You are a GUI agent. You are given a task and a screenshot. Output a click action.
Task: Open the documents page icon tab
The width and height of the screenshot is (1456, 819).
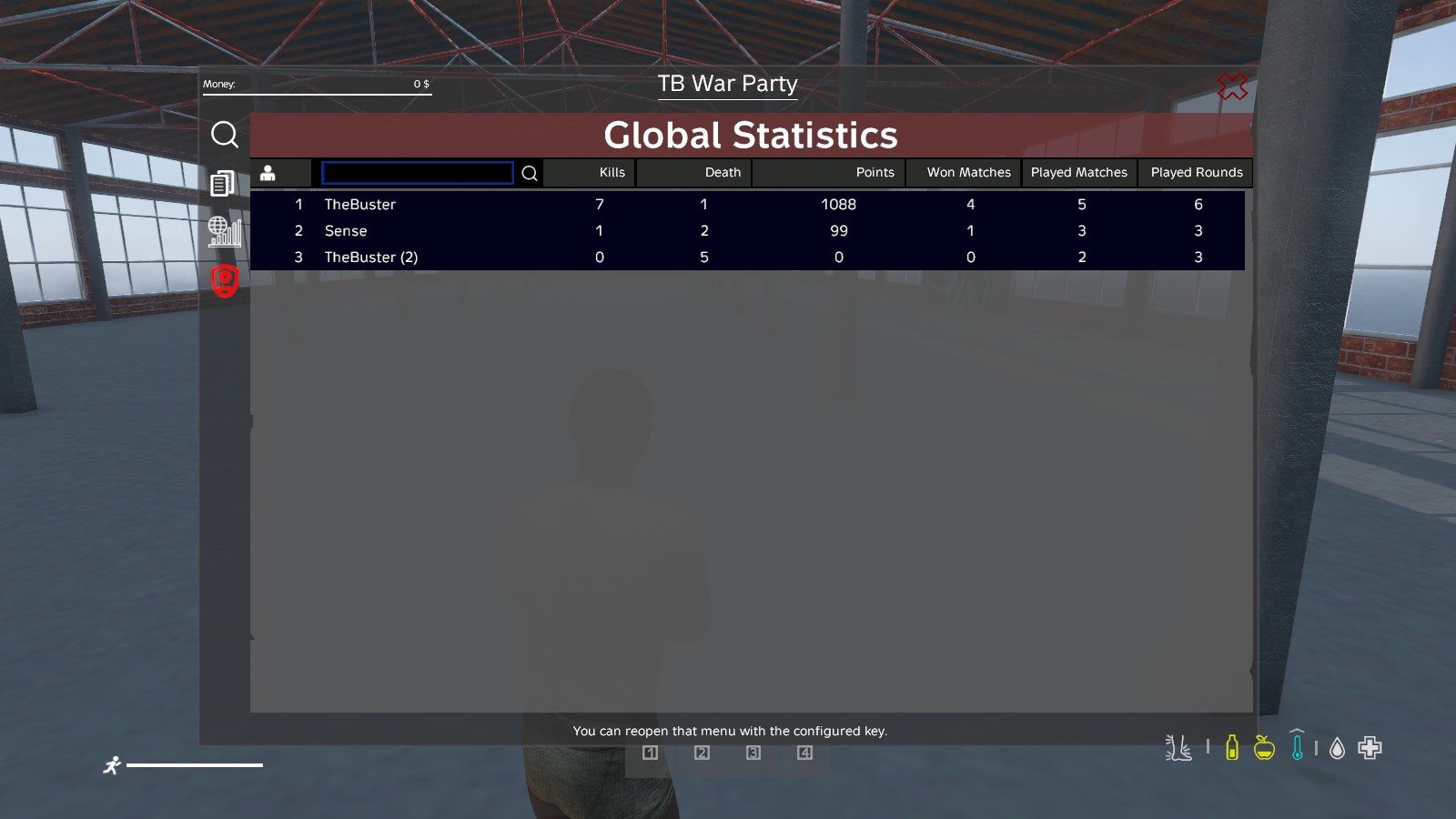[222, 184]
